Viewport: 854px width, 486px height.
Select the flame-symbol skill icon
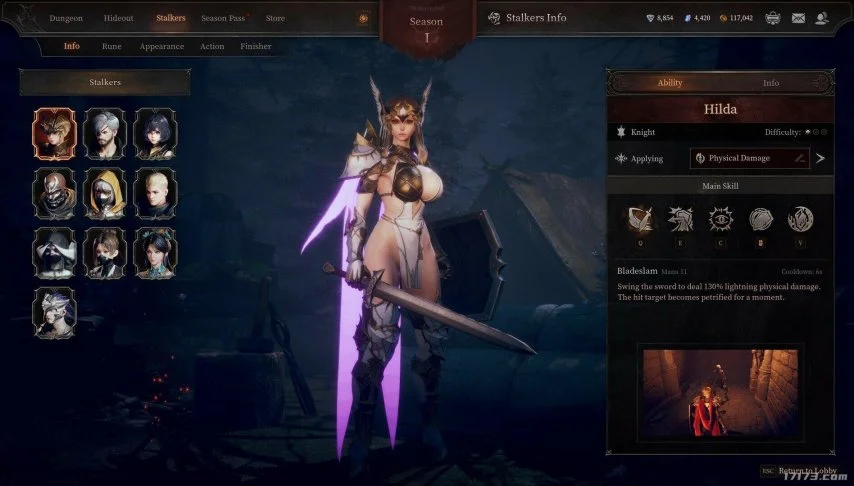[x=800, y=220]
